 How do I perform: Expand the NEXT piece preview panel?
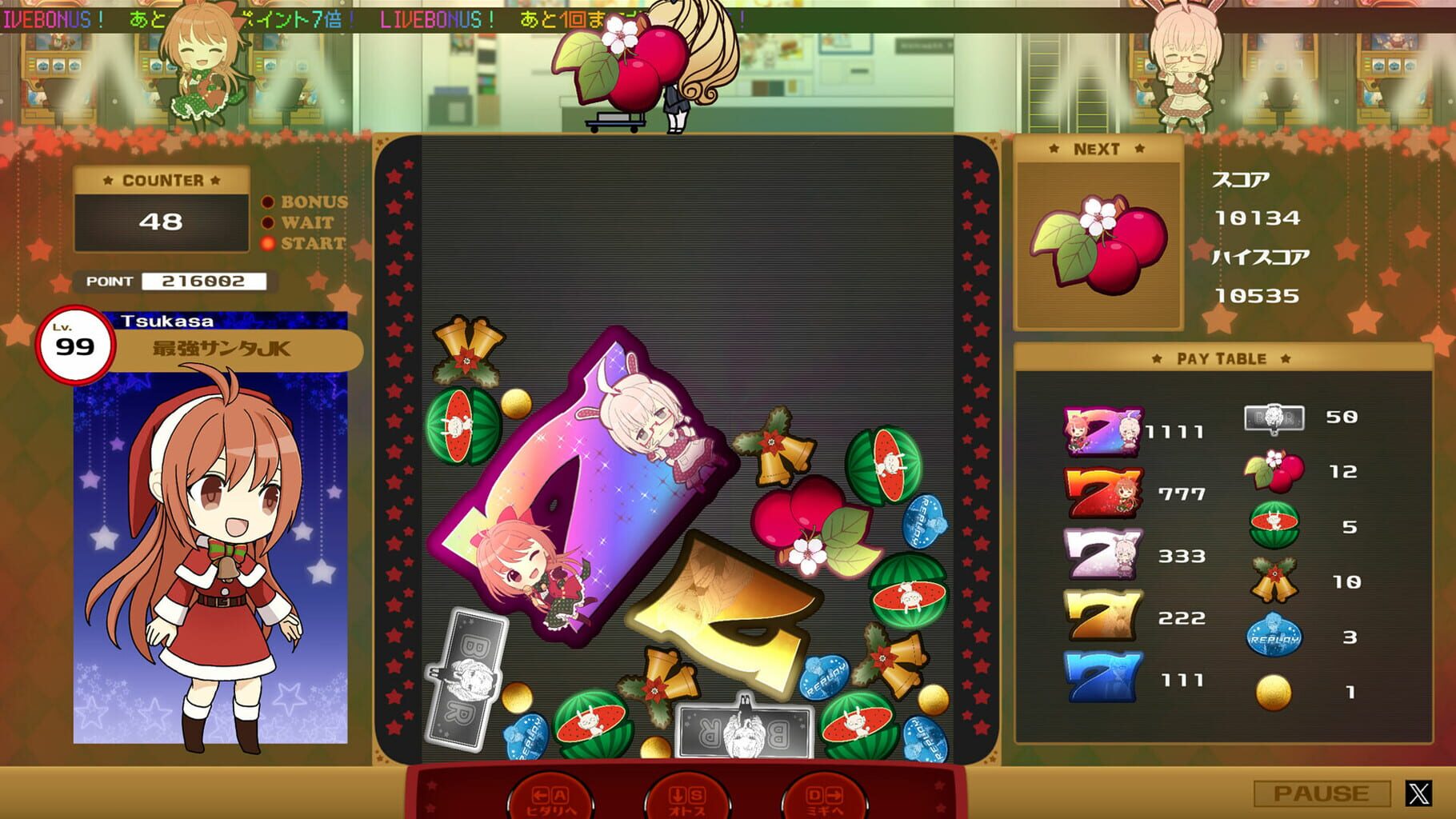point(1098,148)
